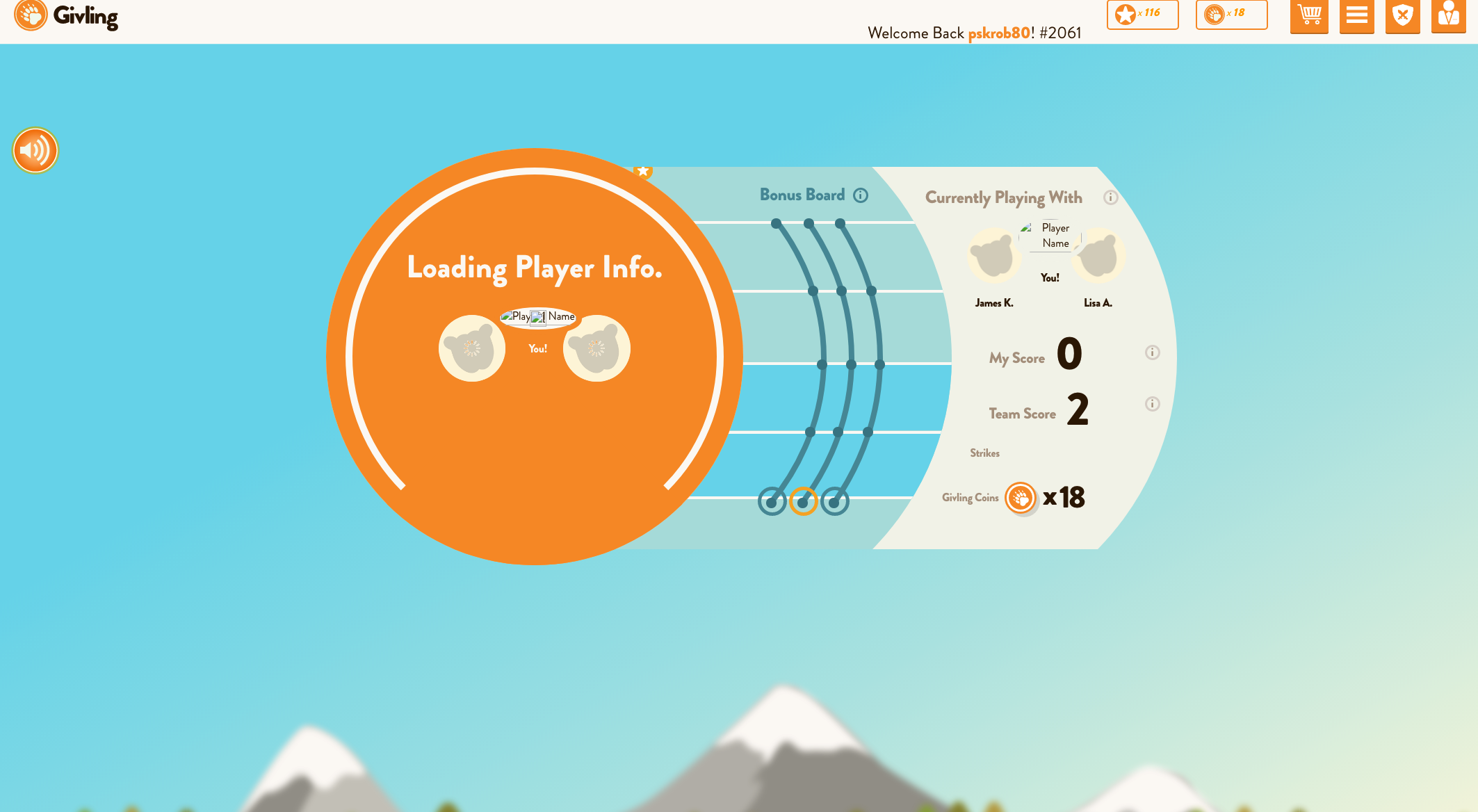This screenshot has width=1478, height=812.
Task: Click the pskrob80 username link
Action: tap(999, 33)
